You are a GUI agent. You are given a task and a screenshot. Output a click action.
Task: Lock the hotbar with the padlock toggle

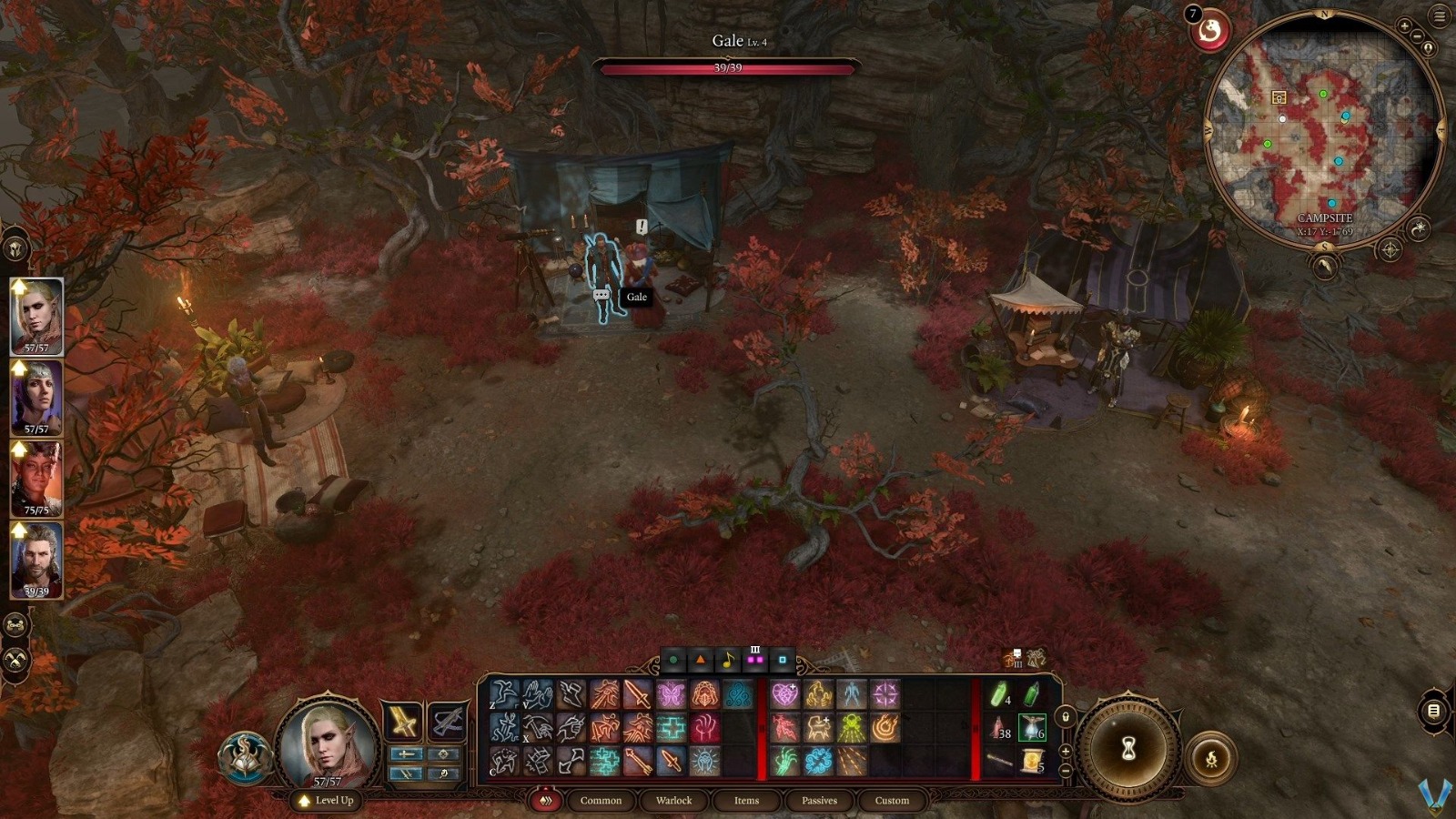[1066, 717]
